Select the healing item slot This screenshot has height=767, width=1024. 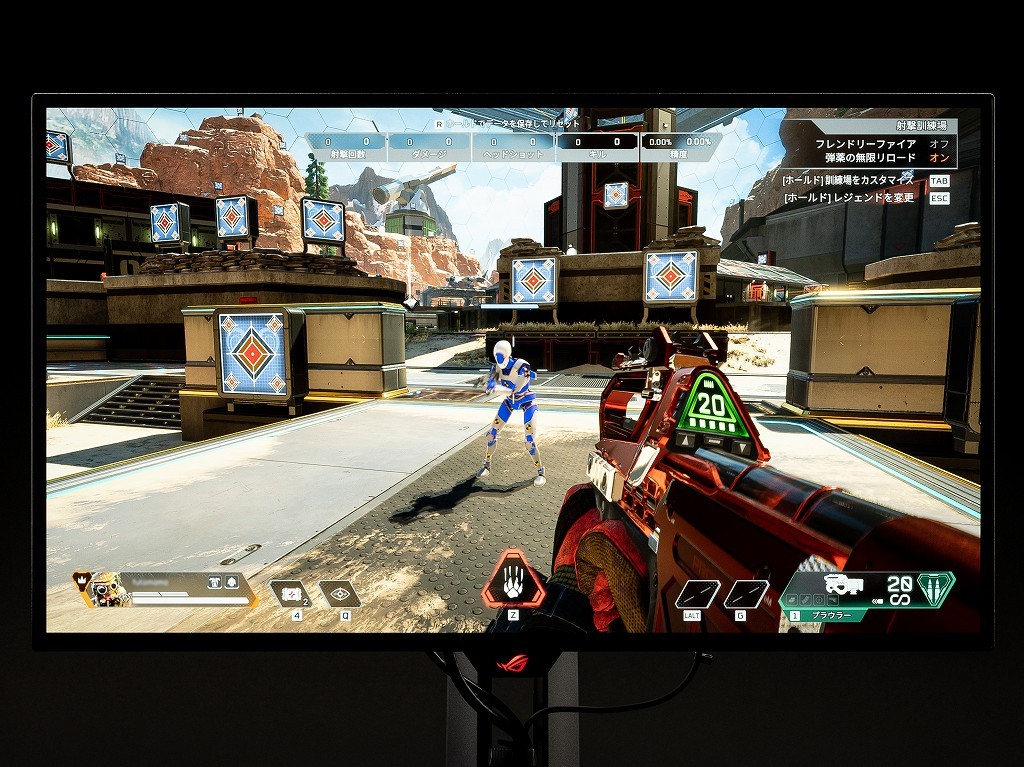(291, 594)
